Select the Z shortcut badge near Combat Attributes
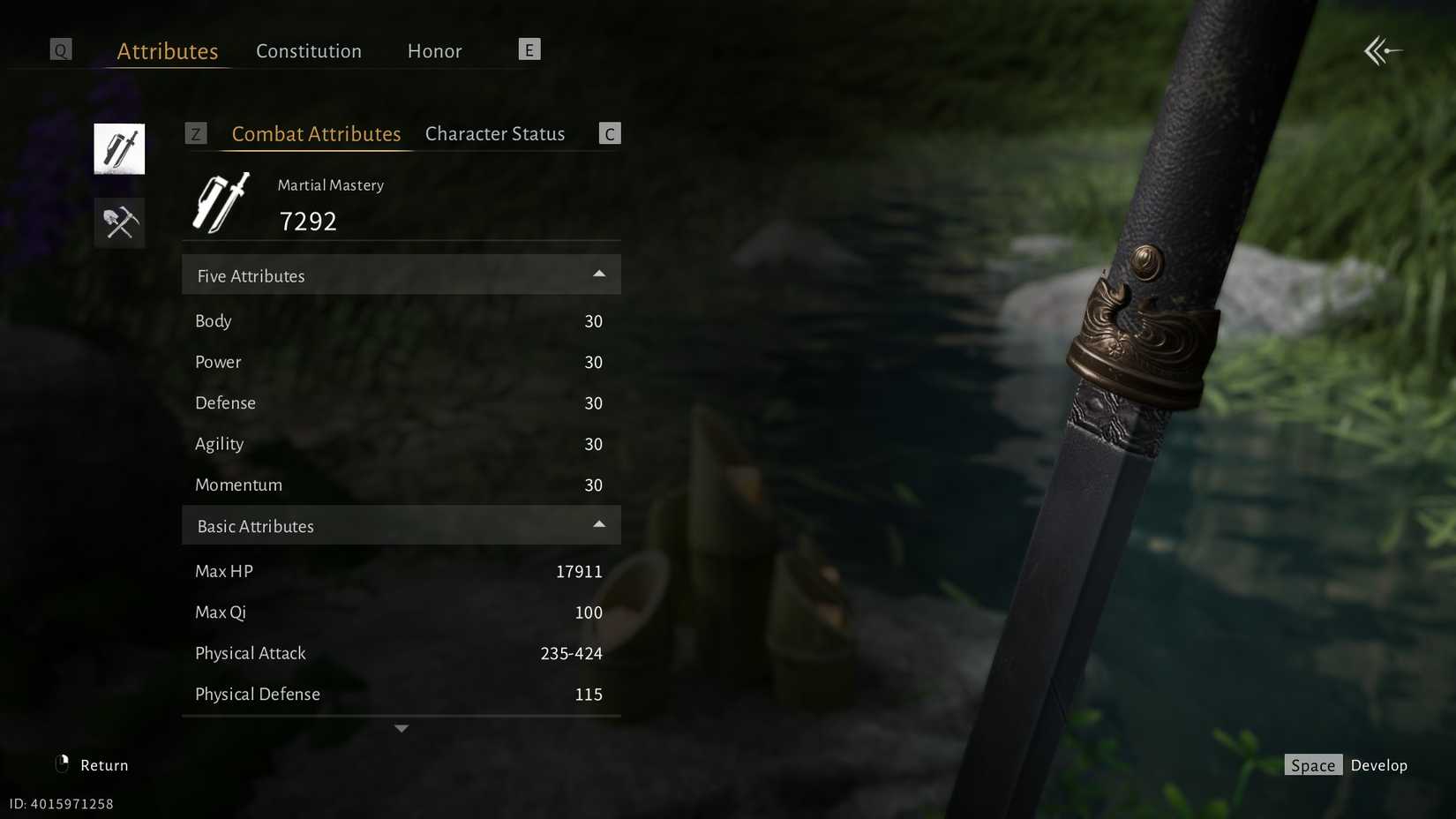Image resolution: width=1456 pixels, height=819 pixels. coord(196,133)
